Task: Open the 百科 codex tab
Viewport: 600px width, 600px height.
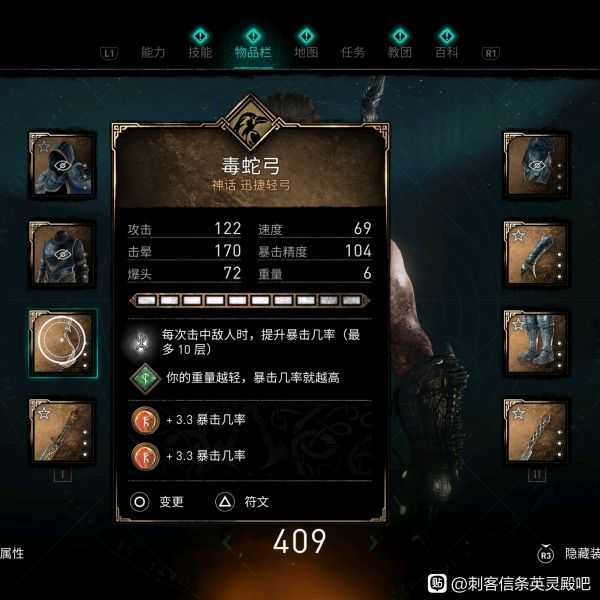Action: click(447, 52)
